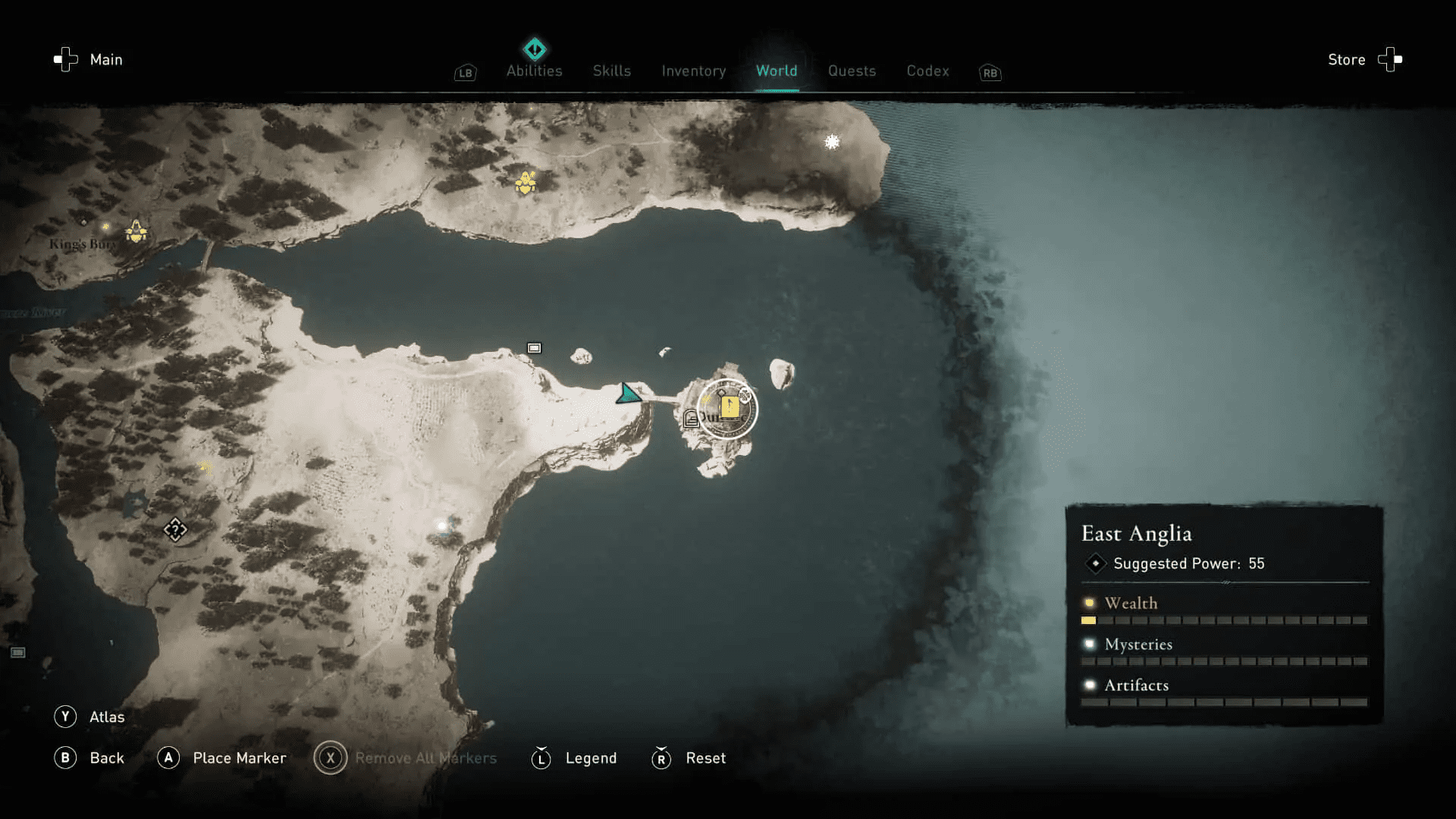Viewport: 1456px width, 819px height.
Task: Click the yellow Wealth indicator dot
Action: pos(1089,603)
